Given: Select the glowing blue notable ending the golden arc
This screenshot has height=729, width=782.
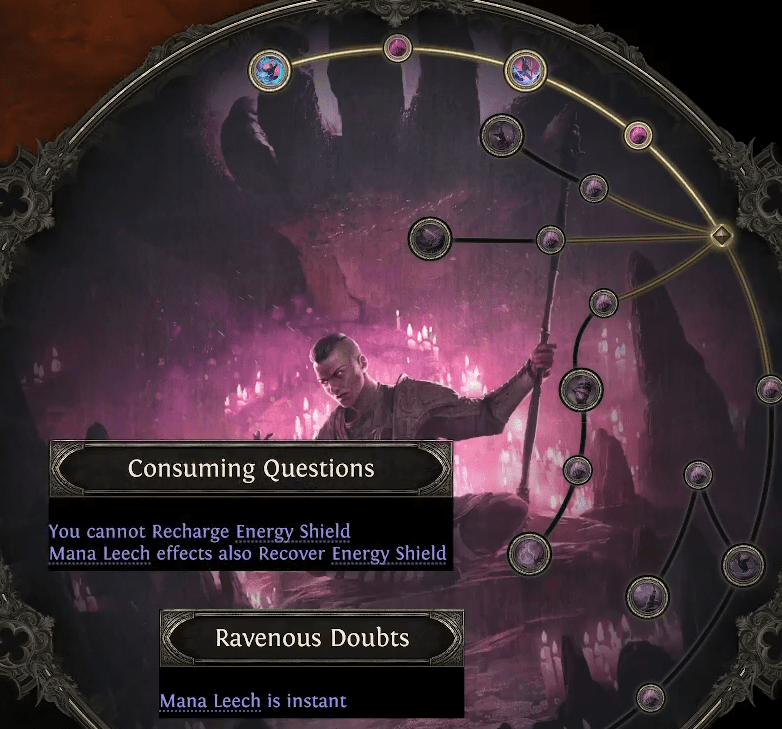Looking at the screenshot, I should (x=270, y=70).
